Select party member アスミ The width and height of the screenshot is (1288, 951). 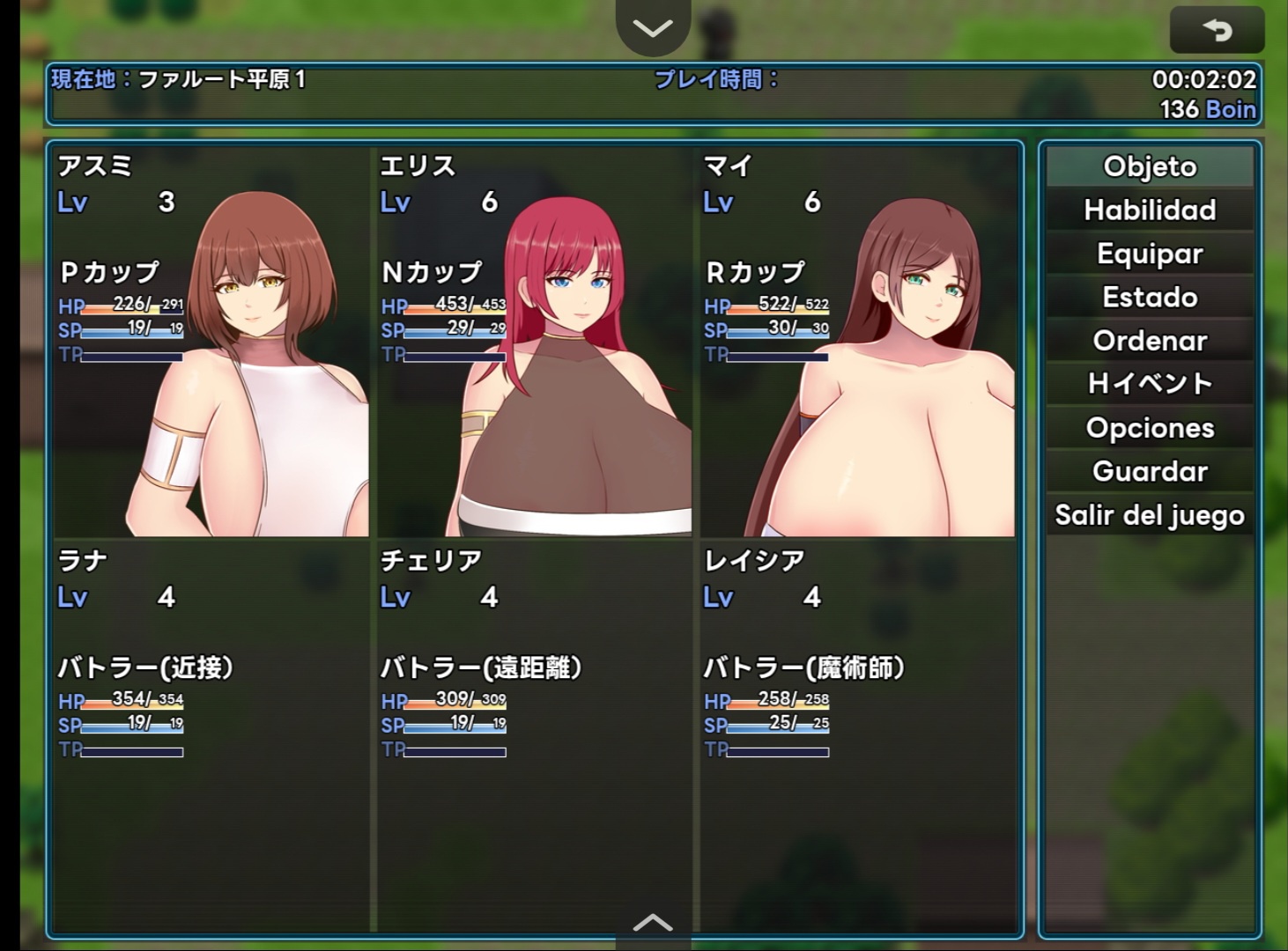coord(211,343)
